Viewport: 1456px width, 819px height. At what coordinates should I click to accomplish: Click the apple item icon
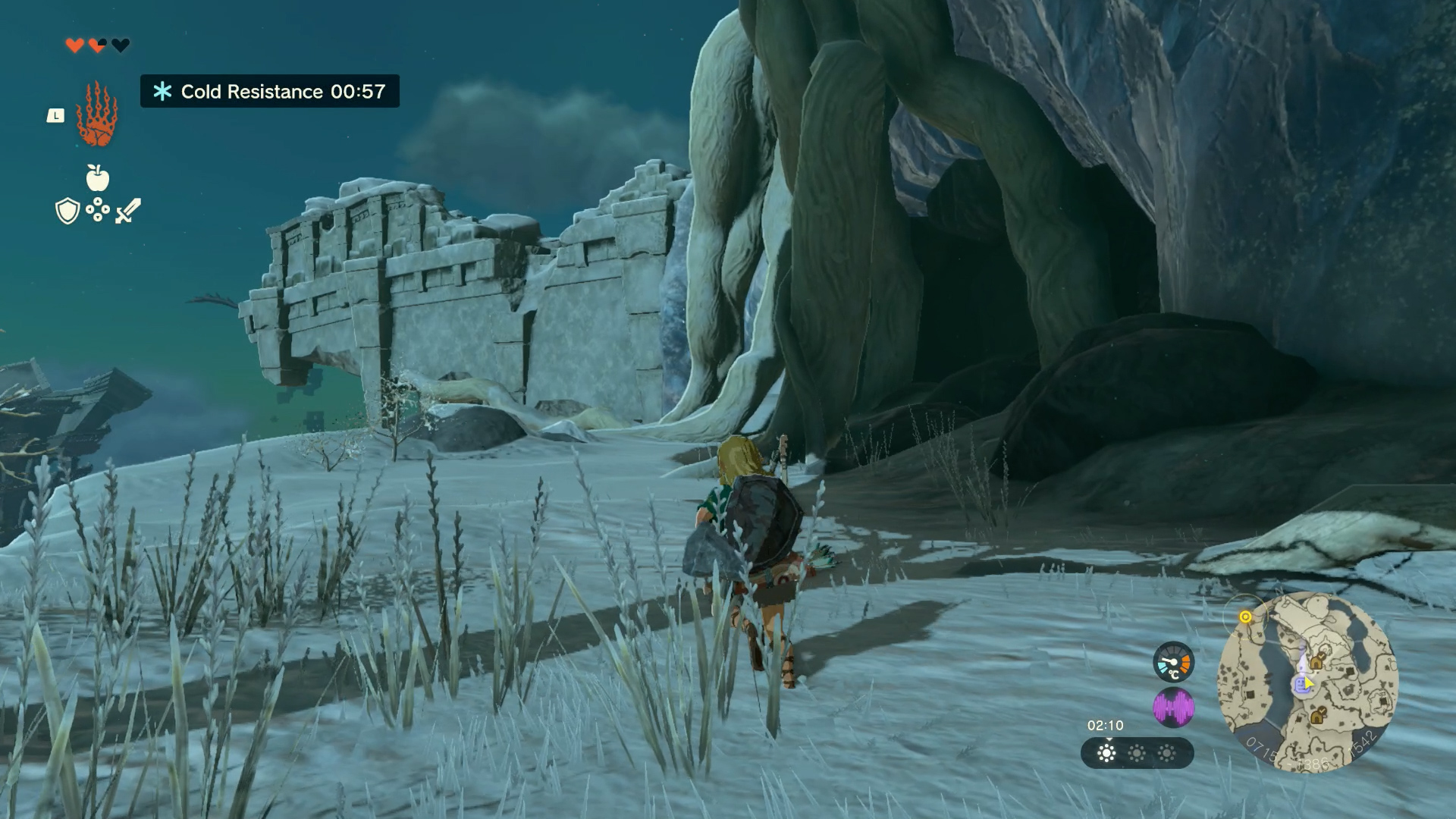98,178
